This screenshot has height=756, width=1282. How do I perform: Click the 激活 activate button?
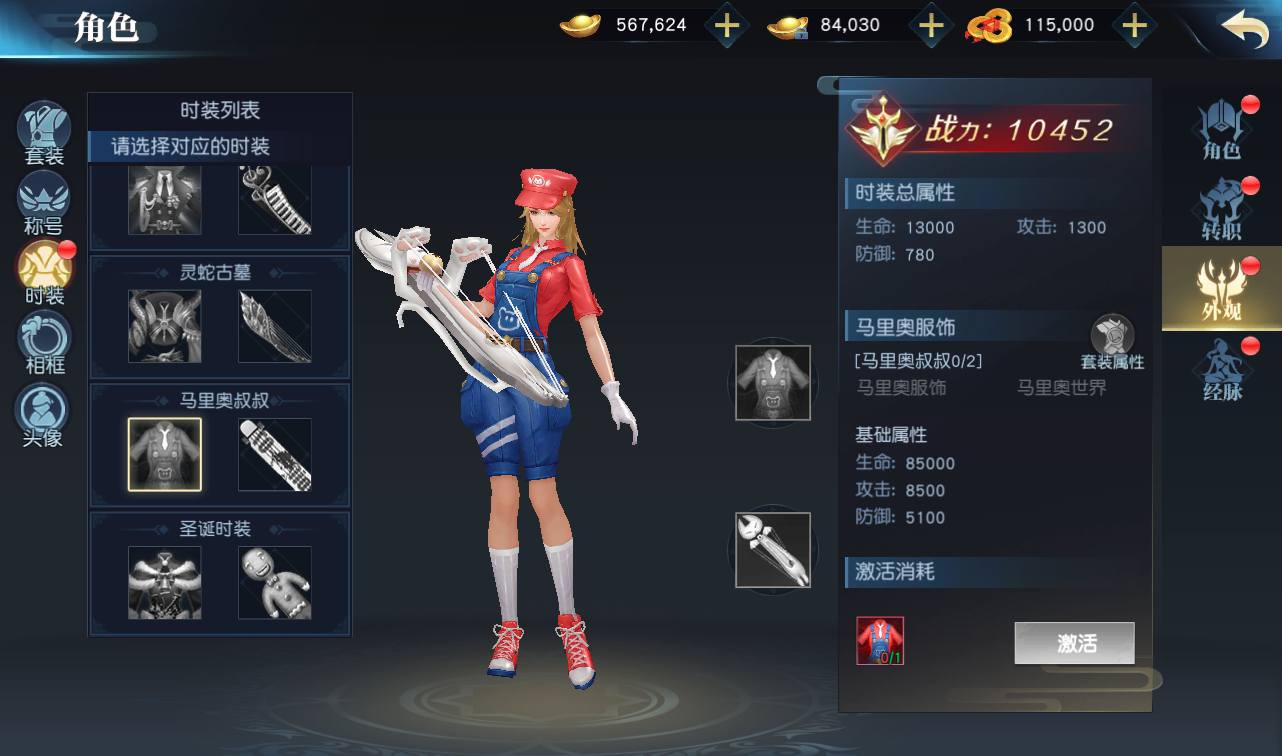pyautogui.click(x=1074, y=643)
